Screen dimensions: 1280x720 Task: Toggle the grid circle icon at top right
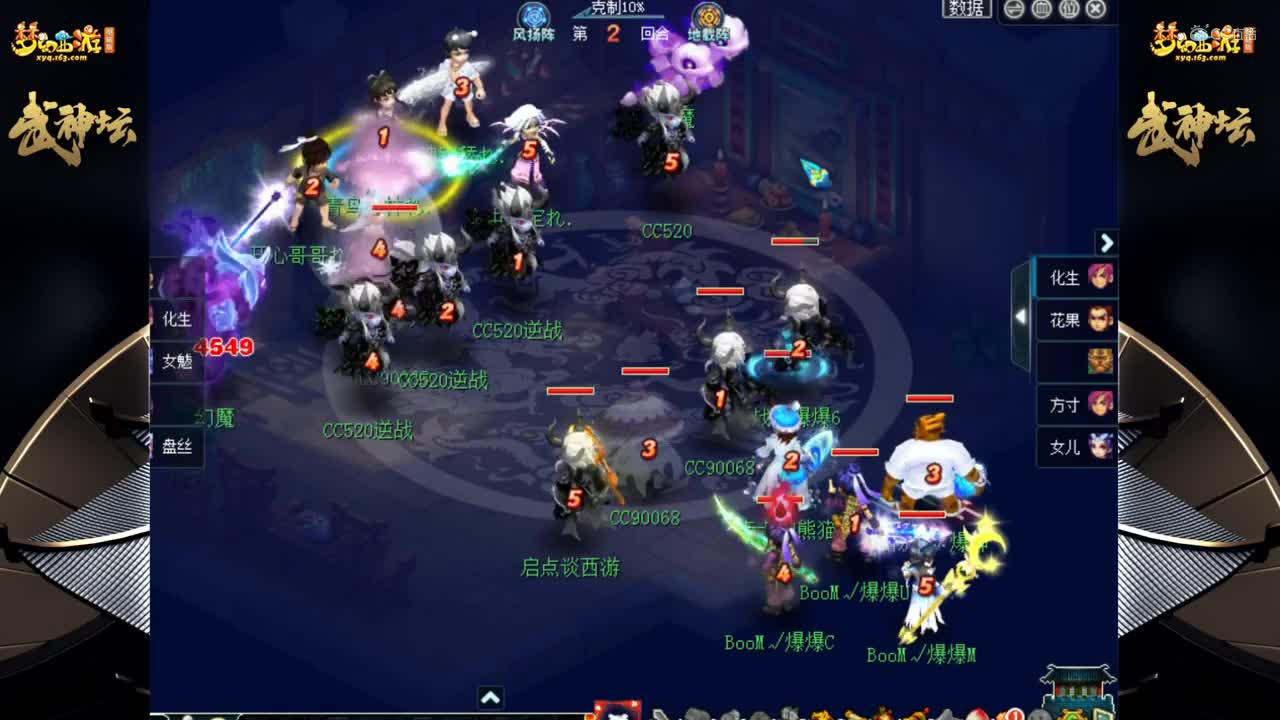1042,12
